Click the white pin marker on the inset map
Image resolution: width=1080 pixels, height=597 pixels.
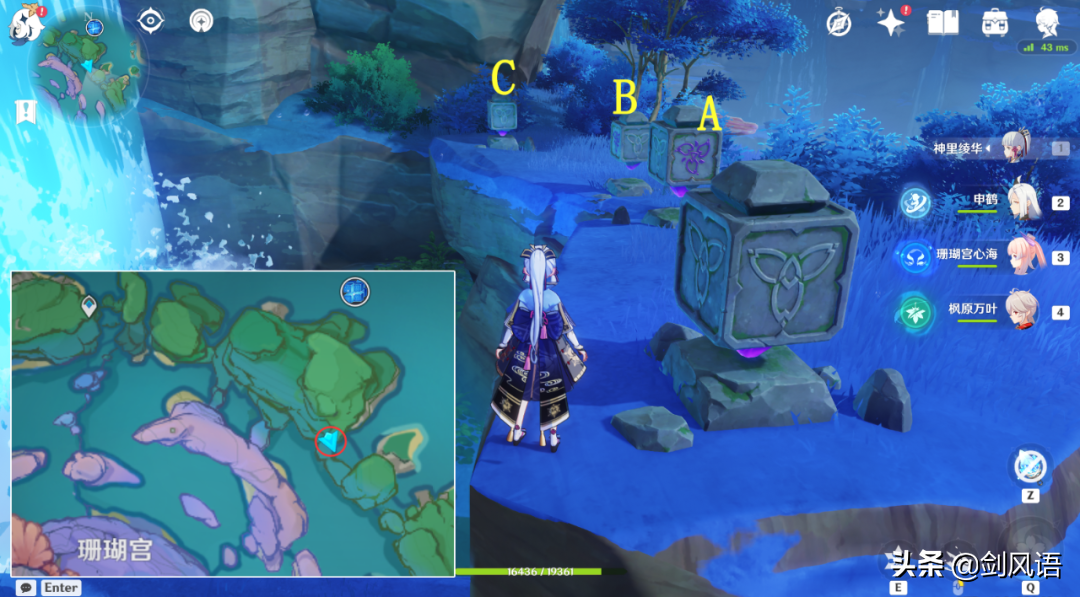(89, 306)
